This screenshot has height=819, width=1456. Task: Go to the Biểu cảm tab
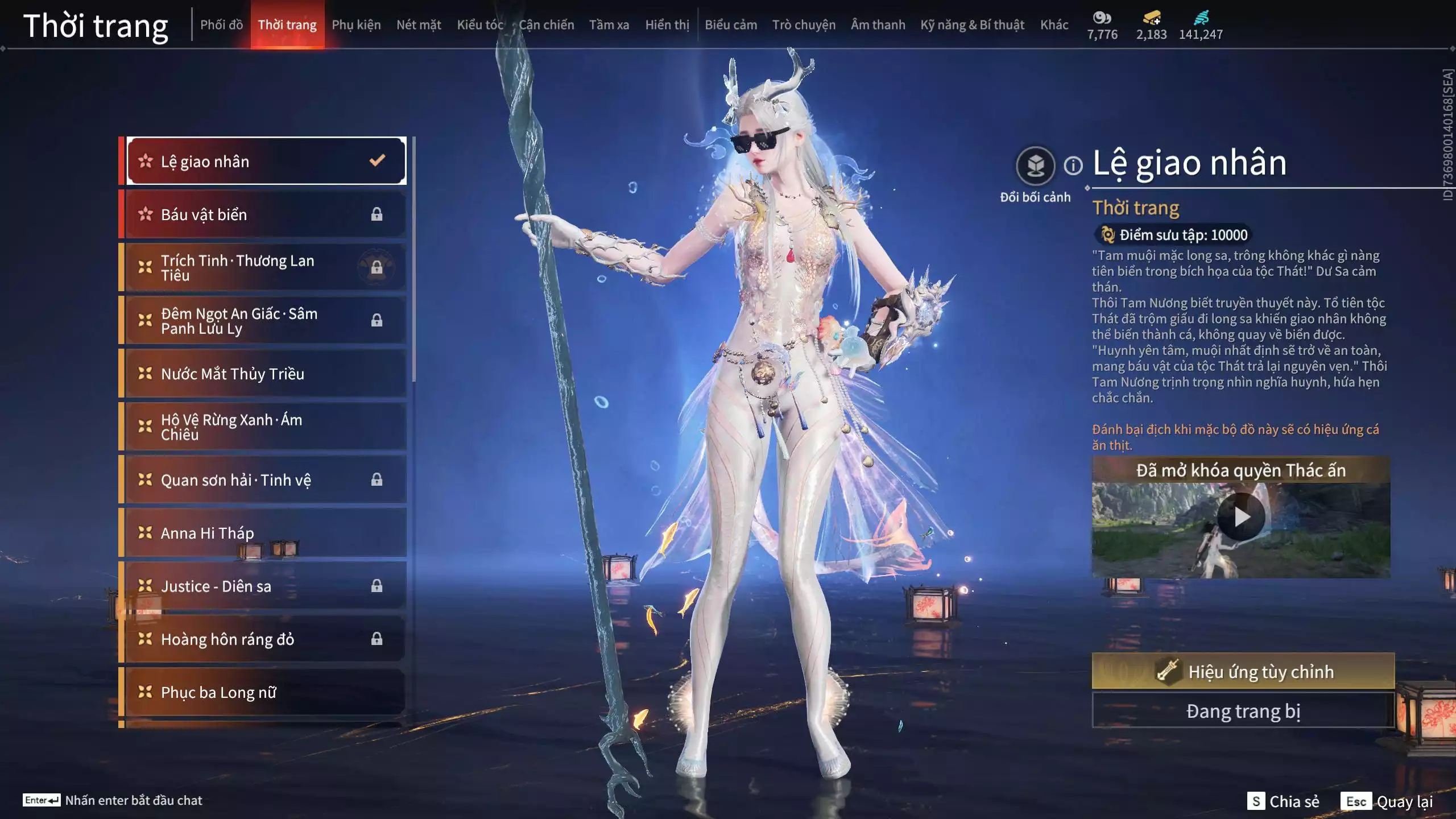[731, 25]
